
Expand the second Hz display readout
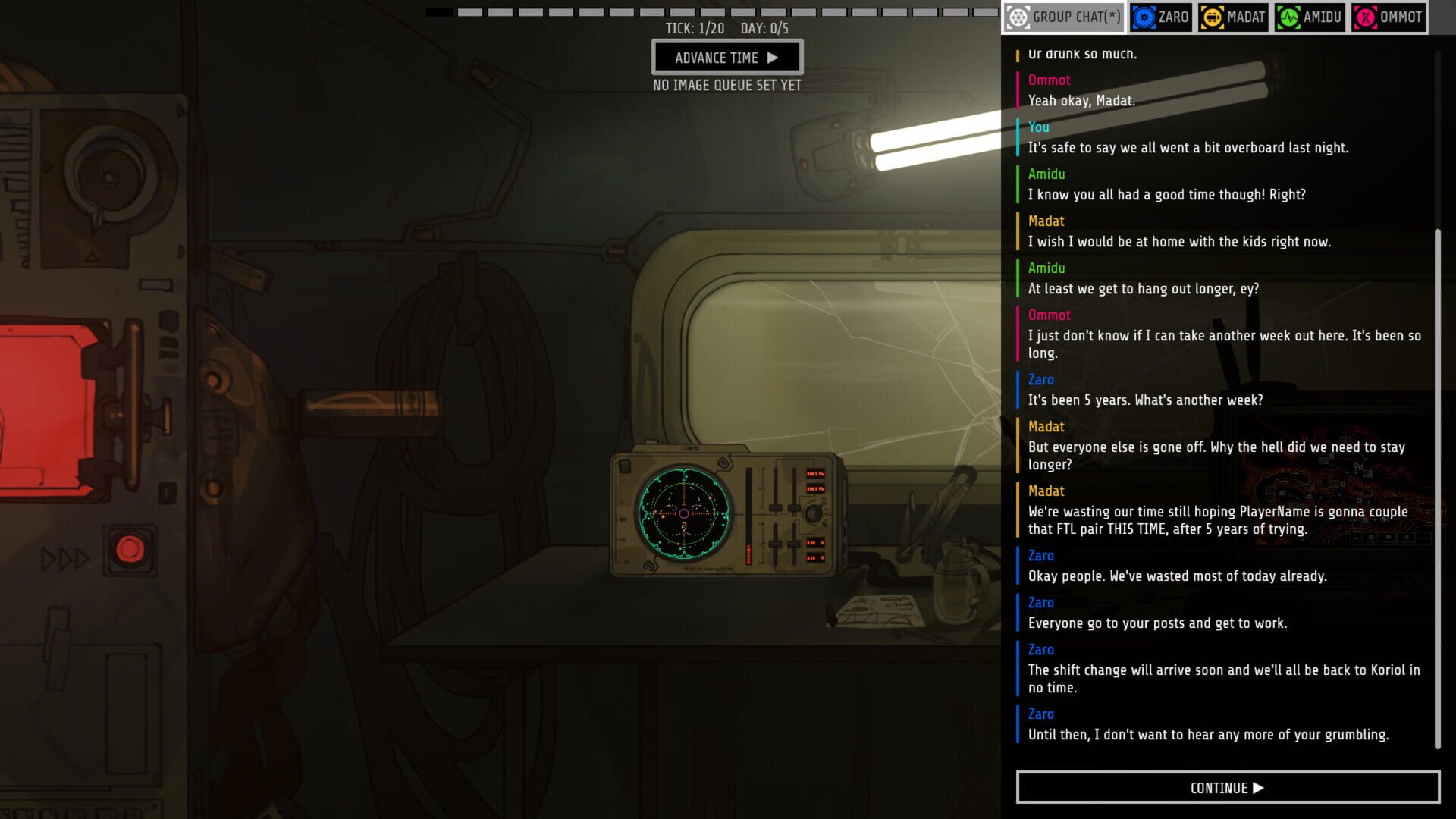click(815, 489)
